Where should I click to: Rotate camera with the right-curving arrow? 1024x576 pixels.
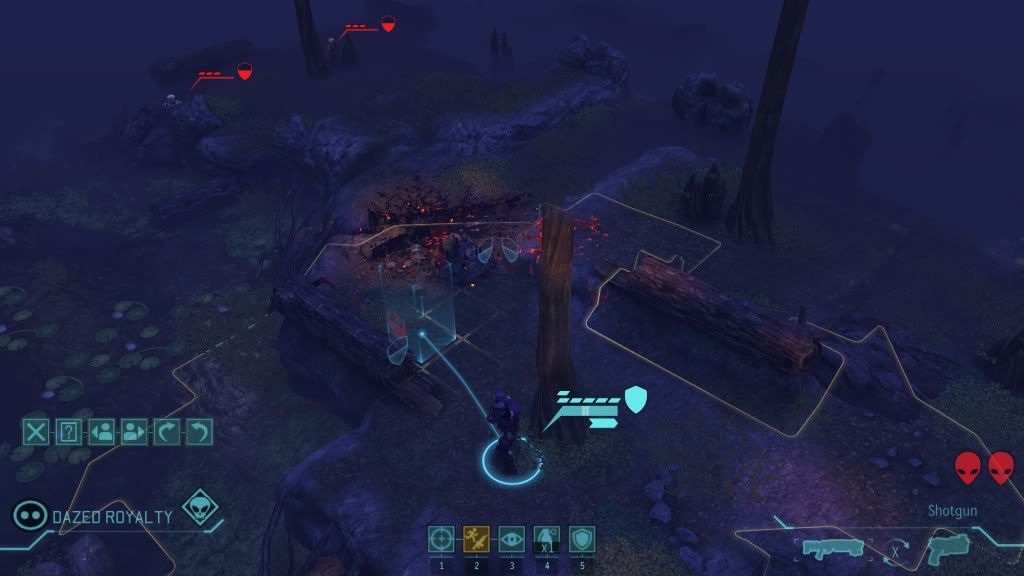(x=167, y=432)
